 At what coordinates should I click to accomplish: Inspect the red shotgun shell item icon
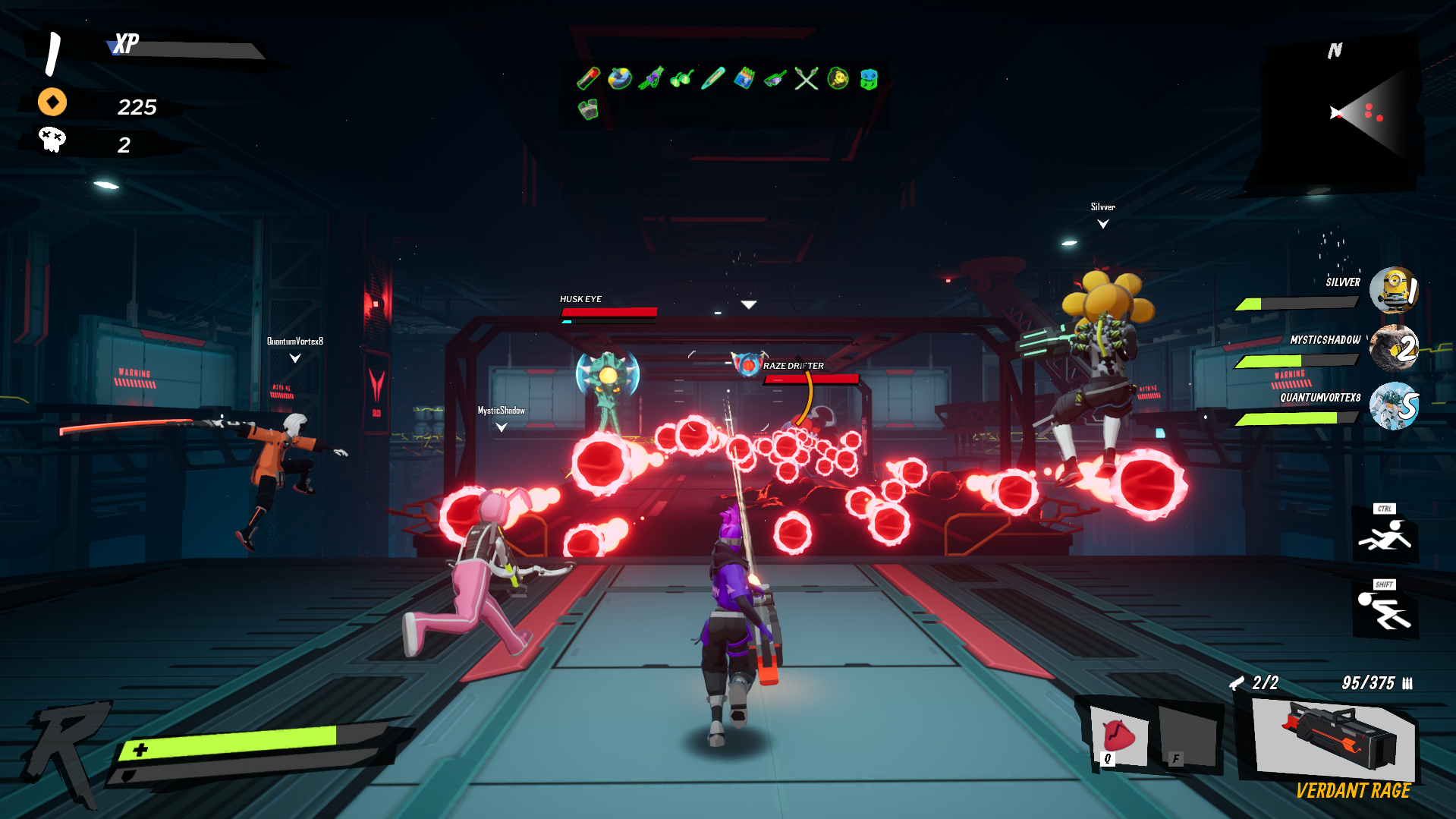[x=589, y=77]
